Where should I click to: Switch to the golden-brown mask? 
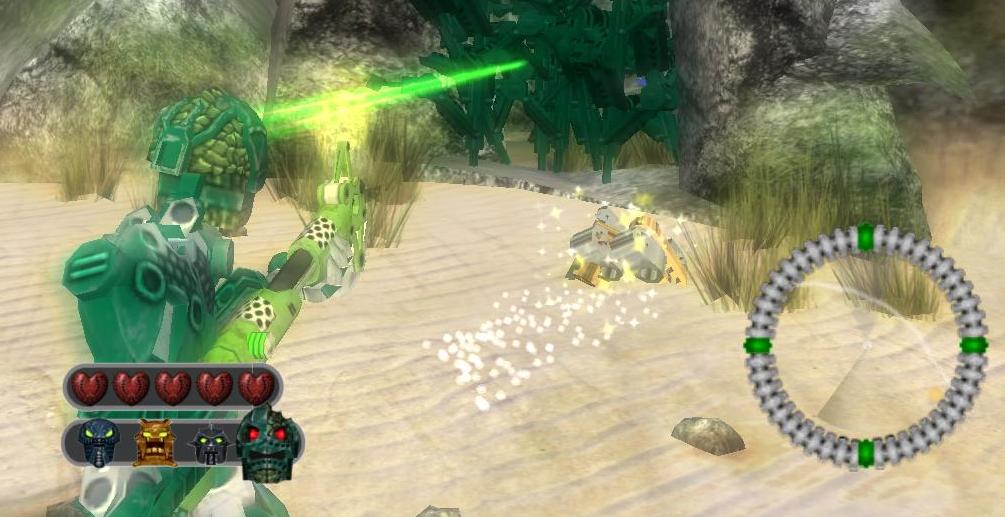154,442
